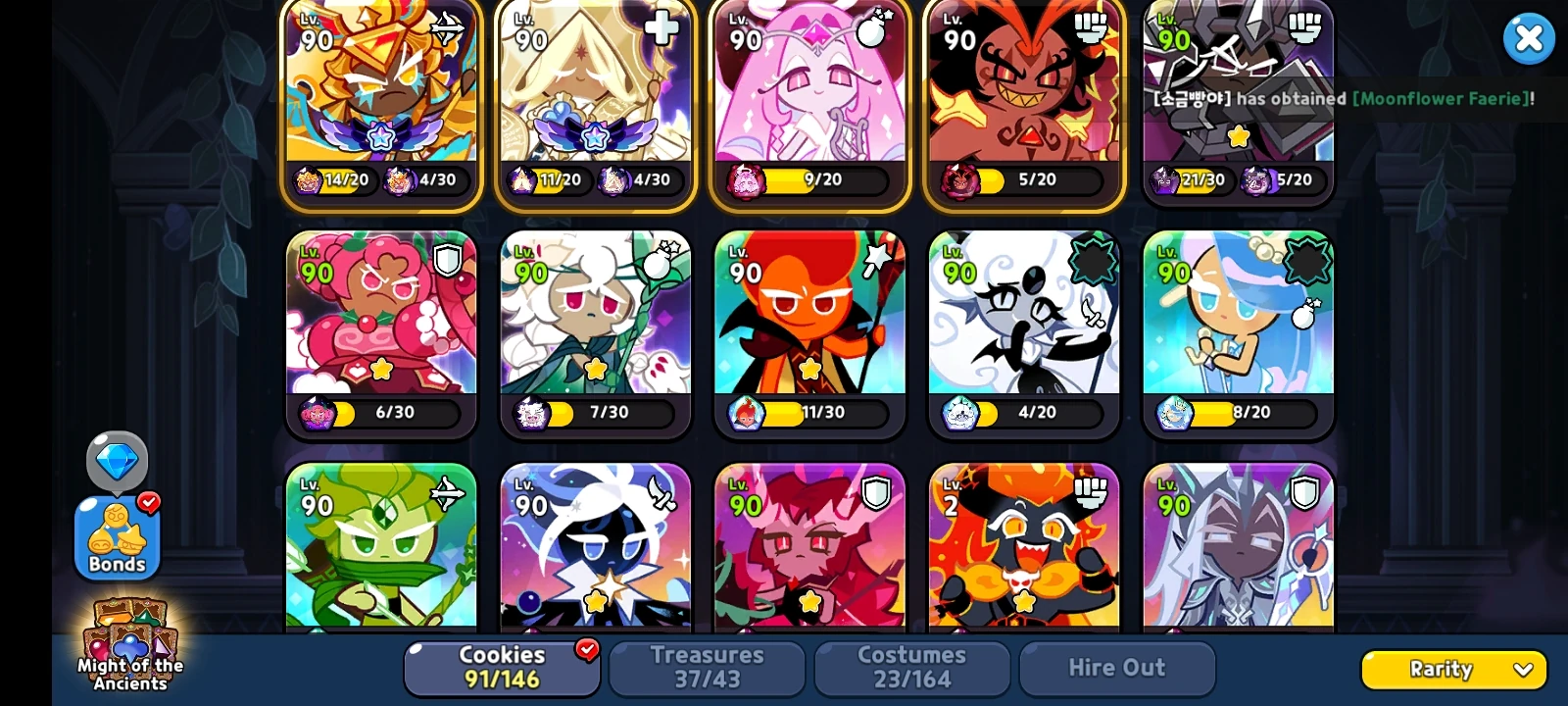Click the red notification badge on Bonds
Screen dimensions: 1568x706
[x=148, y=504]
